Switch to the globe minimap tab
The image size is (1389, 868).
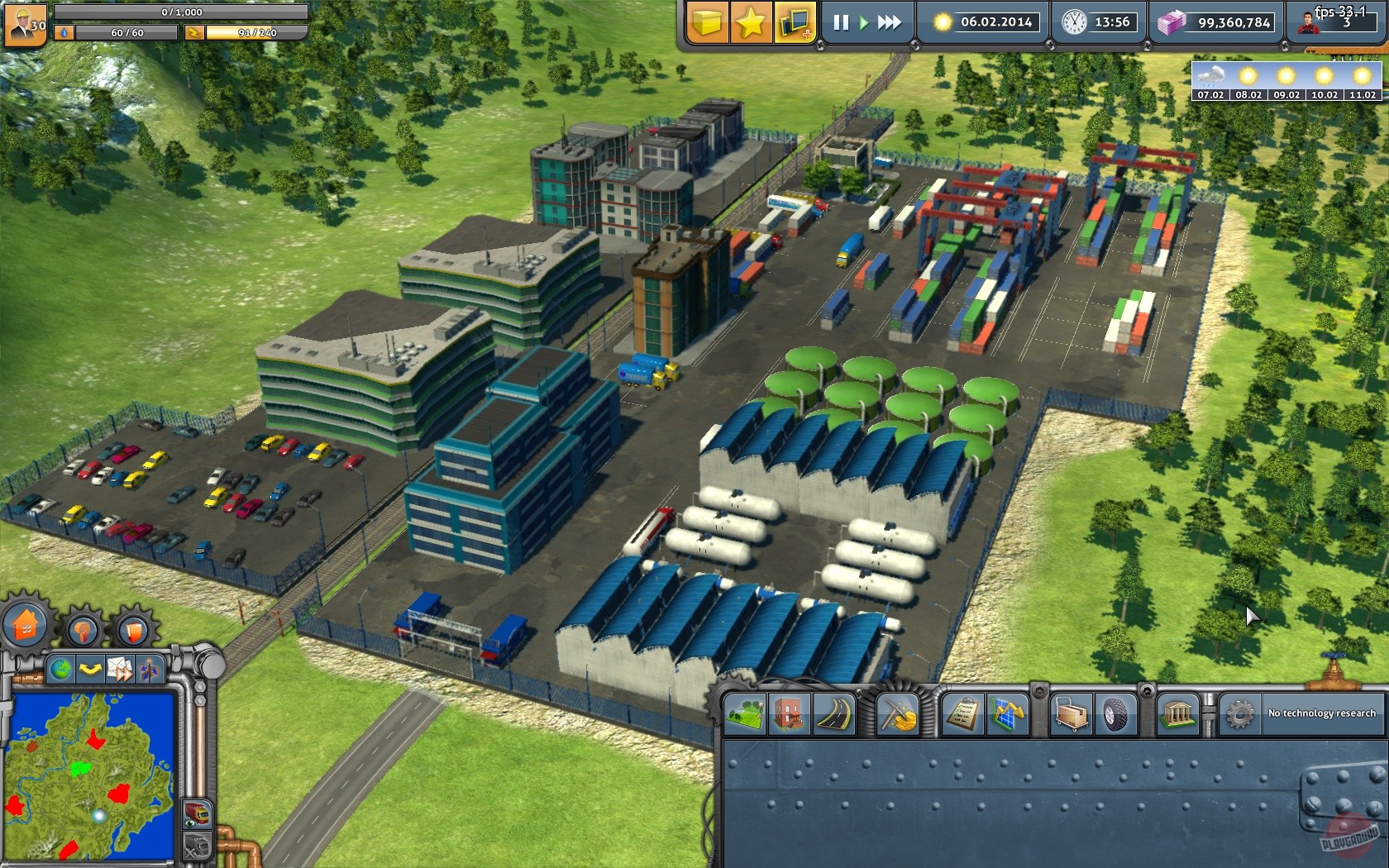[x=60, y=669]
